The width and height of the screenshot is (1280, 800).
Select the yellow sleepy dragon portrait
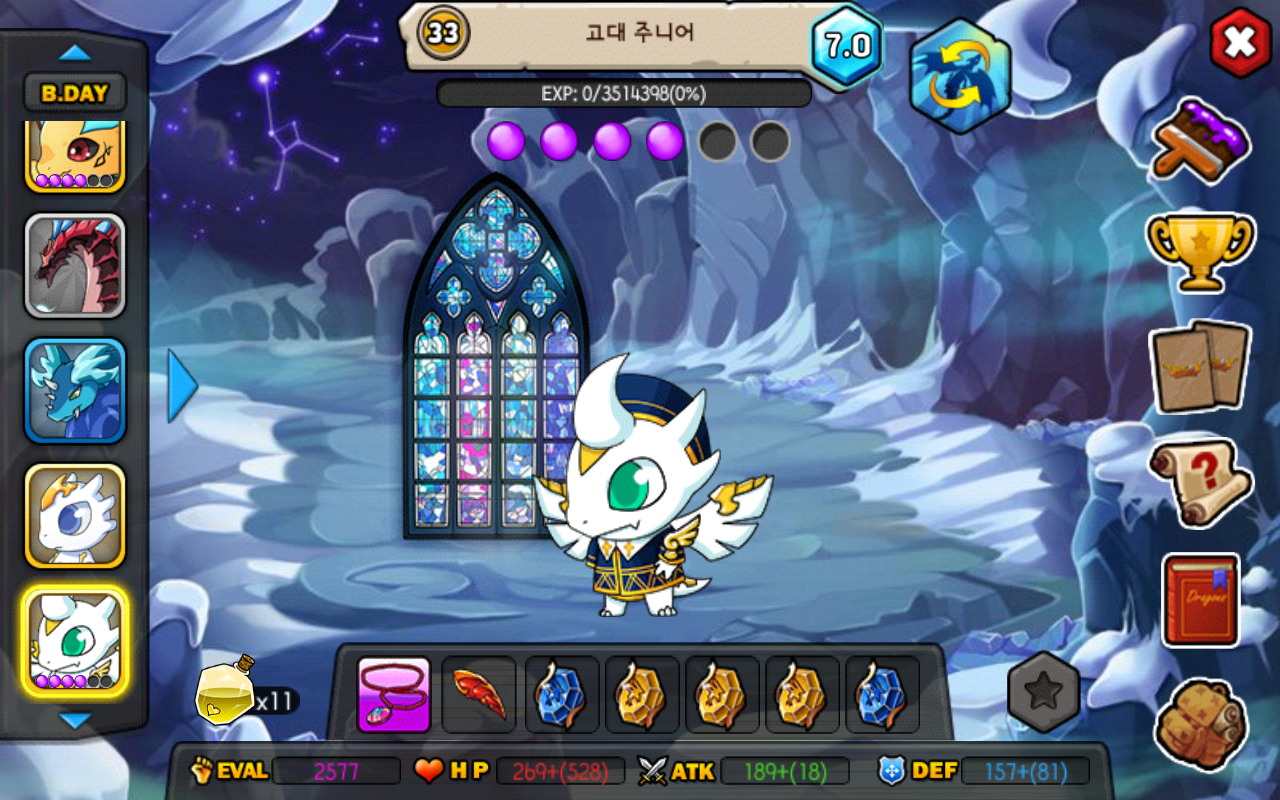point(75,155)
